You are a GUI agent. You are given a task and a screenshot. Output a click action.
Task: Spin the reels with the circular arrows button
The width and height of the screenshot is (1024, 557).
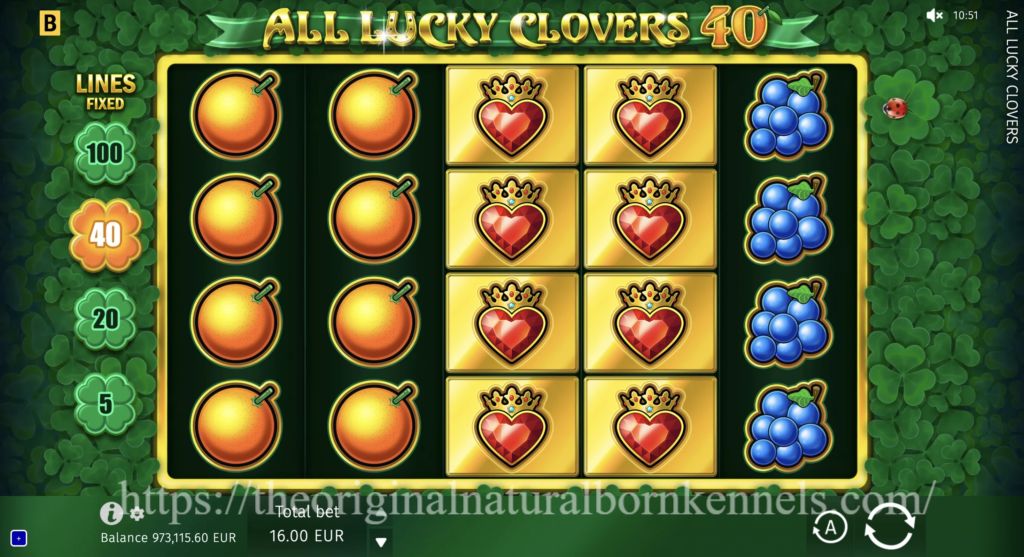888,526
